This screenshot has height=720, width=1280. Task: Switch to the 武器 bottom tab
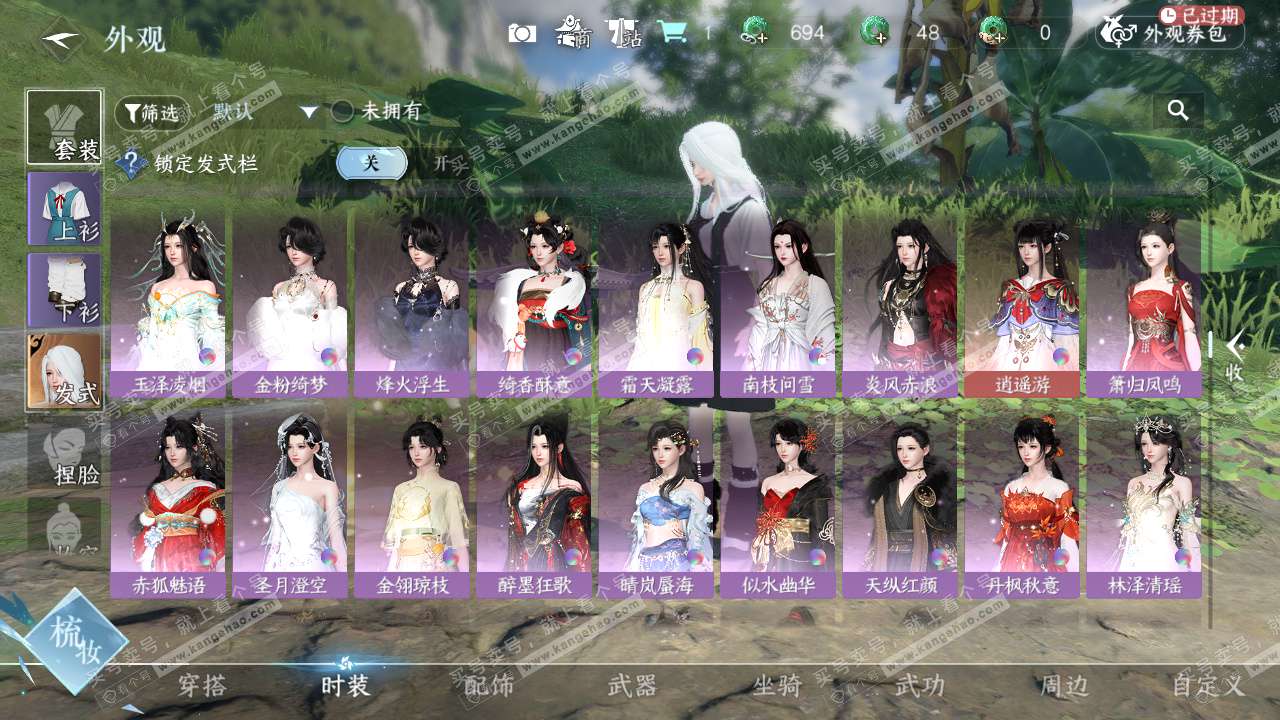coord(632,686)
